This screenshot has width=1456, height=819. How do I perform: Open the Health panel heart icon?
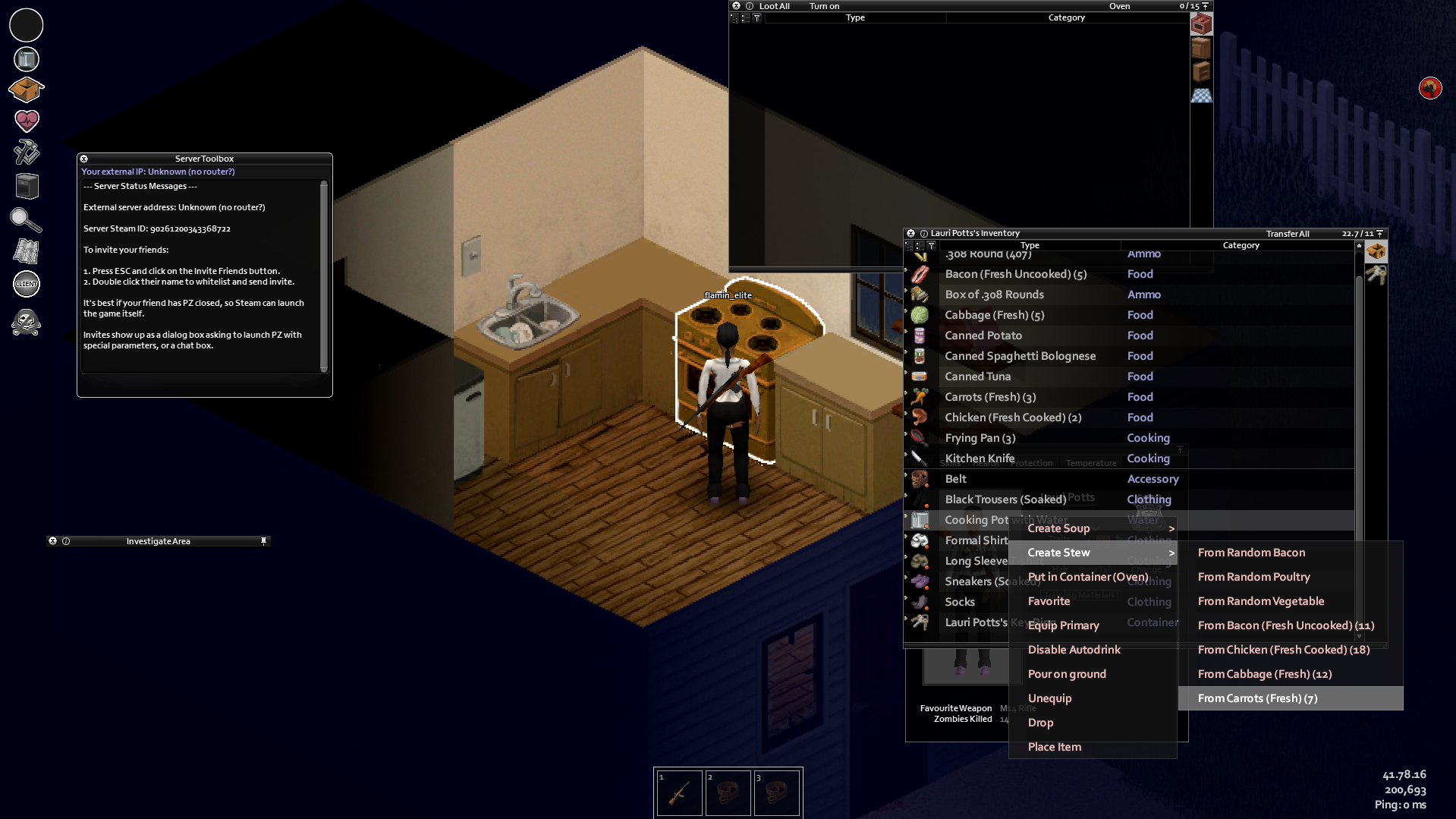(26, 120)
